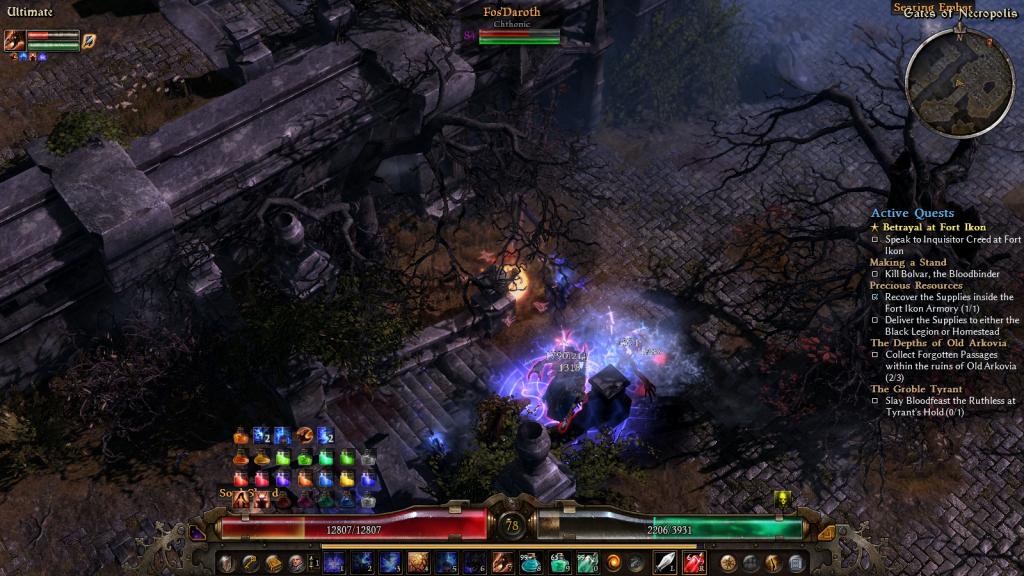This screenshot has width=1024, height=576.
Task: Click the hotbar swap arrows
Action: pyautogui.click(x=311, y=562)
